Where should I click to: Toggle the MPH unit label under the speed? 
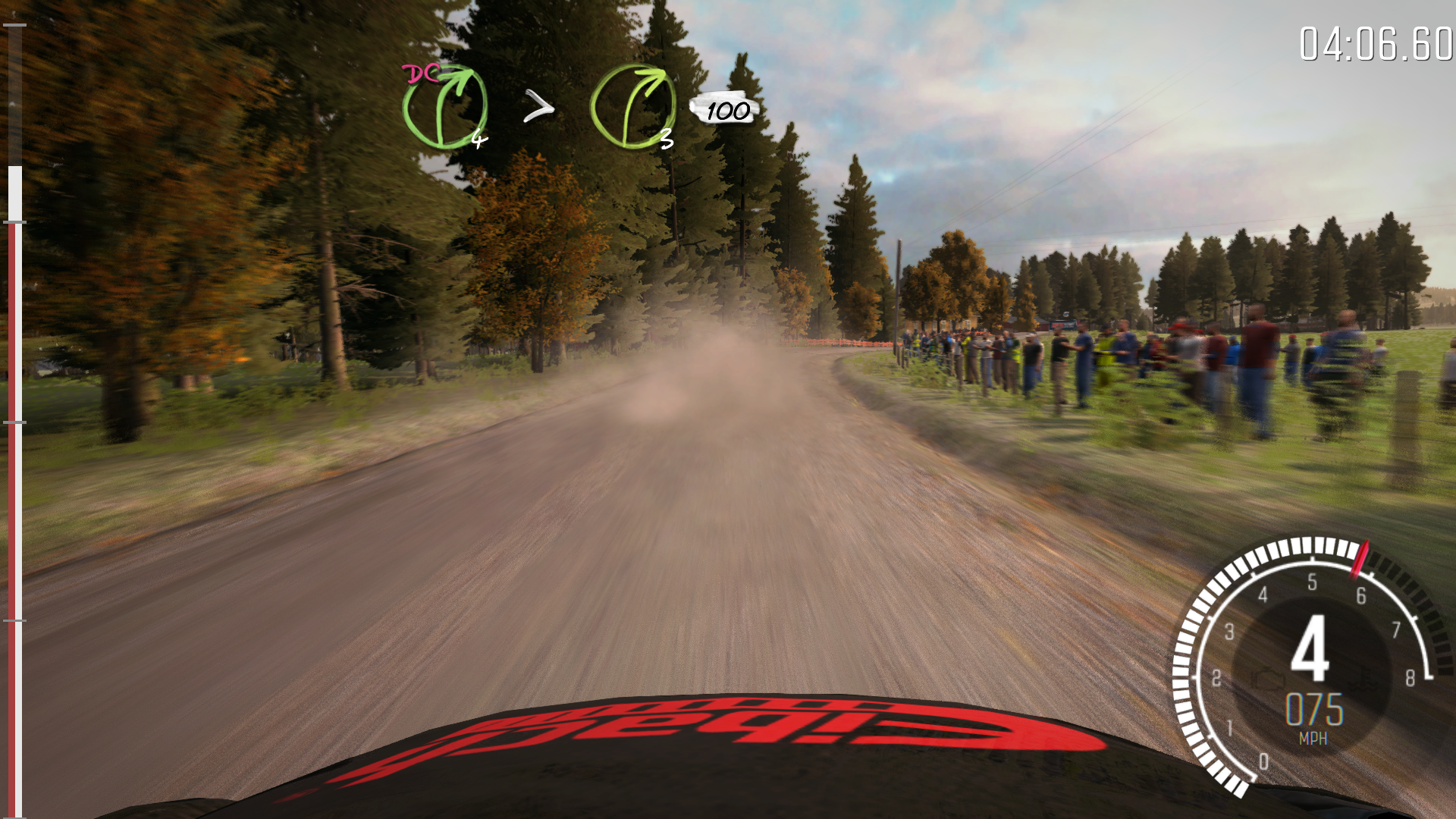point(1314,735)
